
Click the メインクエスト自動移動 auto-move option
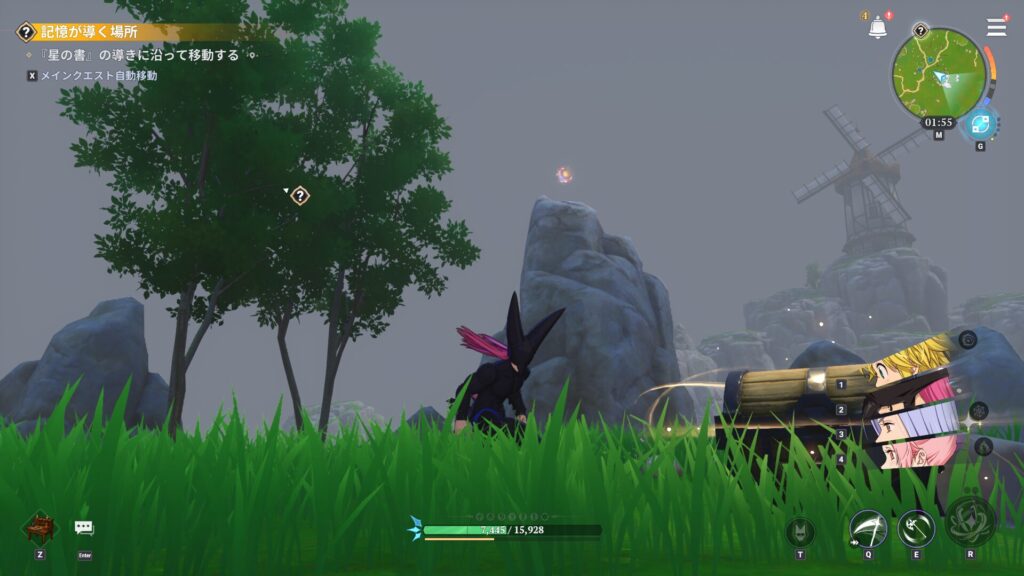[x=98, y=76]
